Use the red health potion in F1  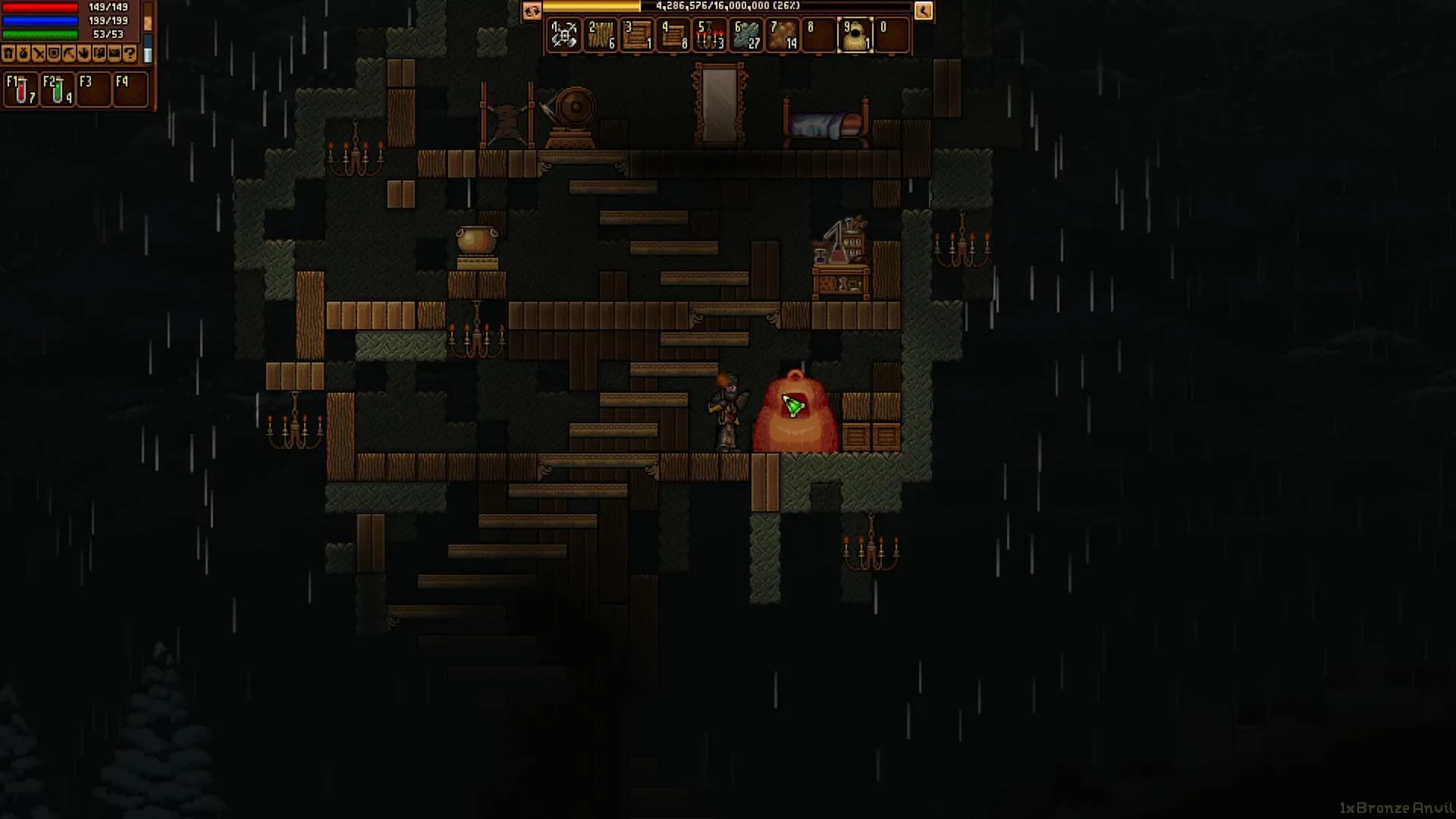click(x=20, y=90)
